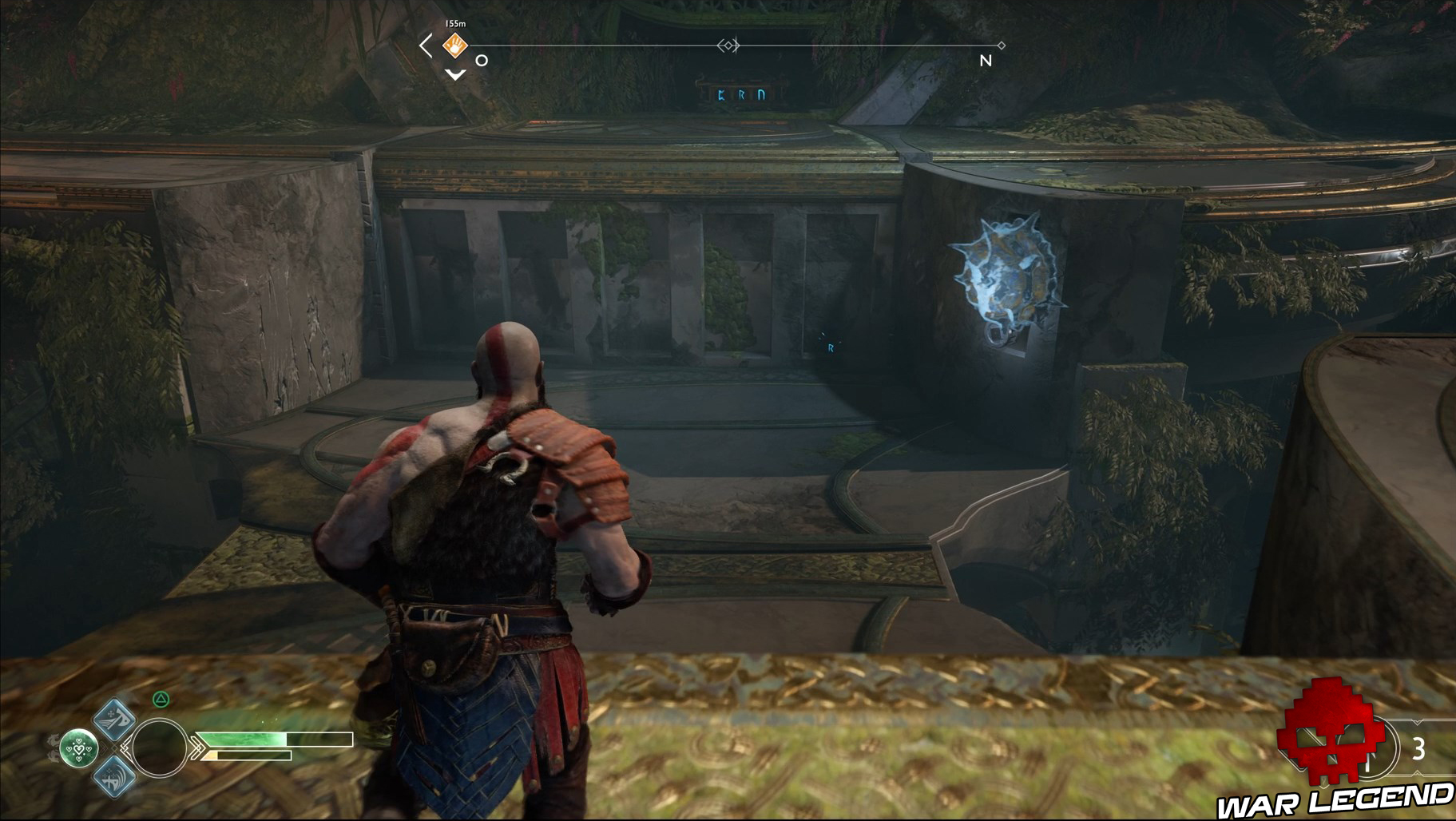Click the compass center diamond facing marker
Image resolution: width=1456 pixels, height=821 pixels.
(x=728, y=46)
